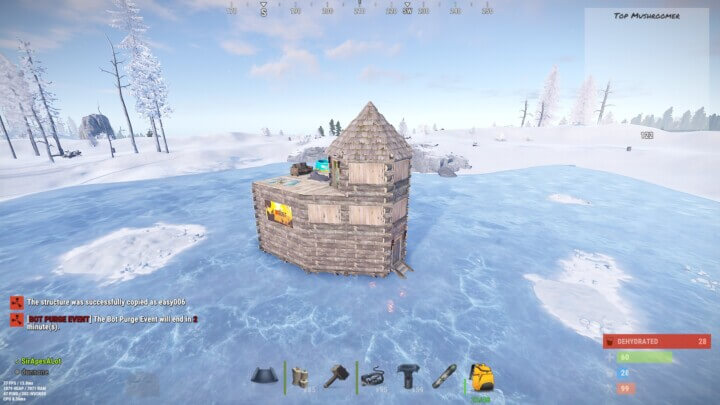Select the wood stack hotbar slot
Screen dimensions: 720x405
pos(301,377)
